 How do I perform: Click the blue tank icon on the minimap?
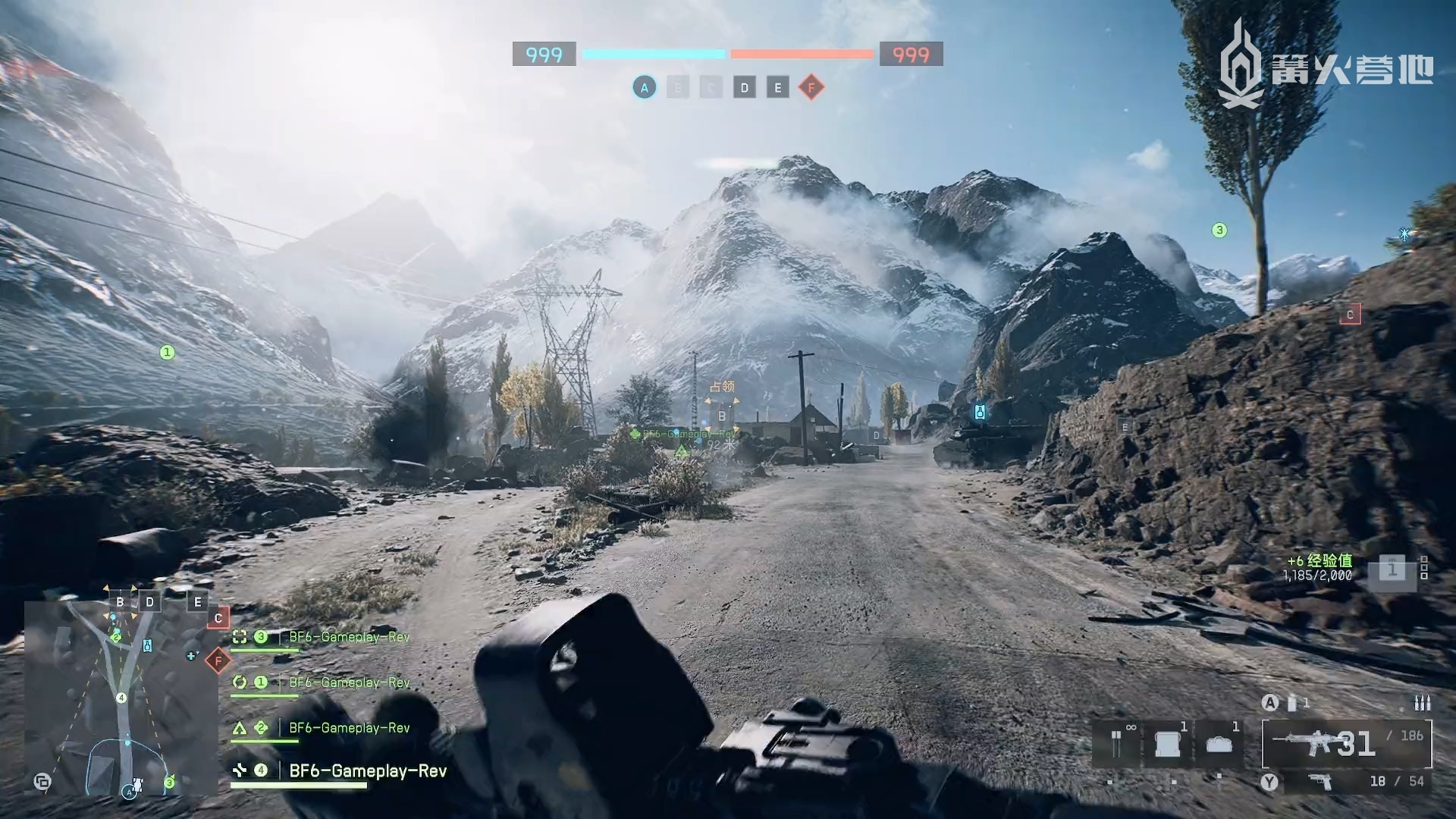point(147,645)
